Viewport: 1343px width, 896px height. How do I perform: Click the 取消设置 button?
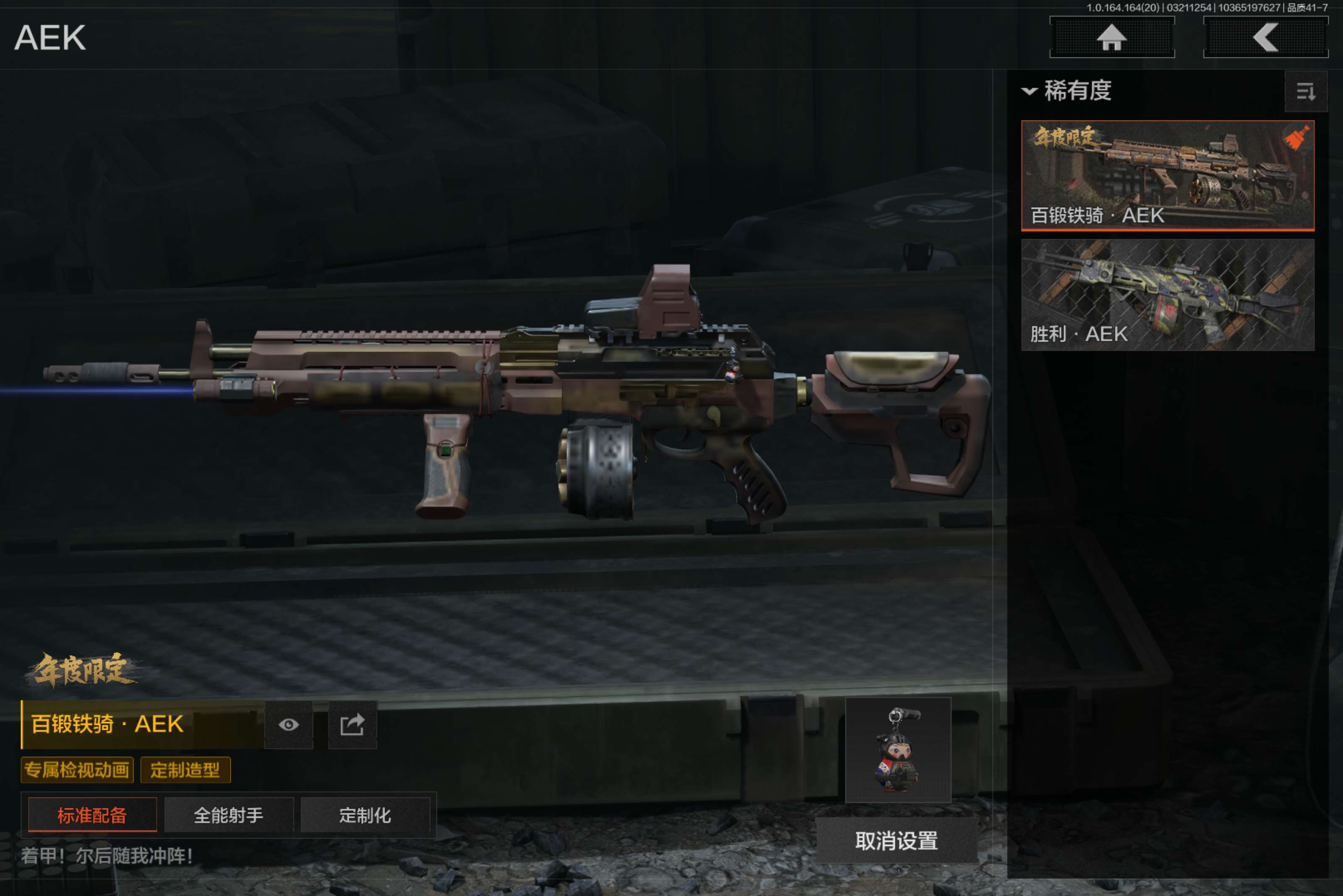coord(896,841)
